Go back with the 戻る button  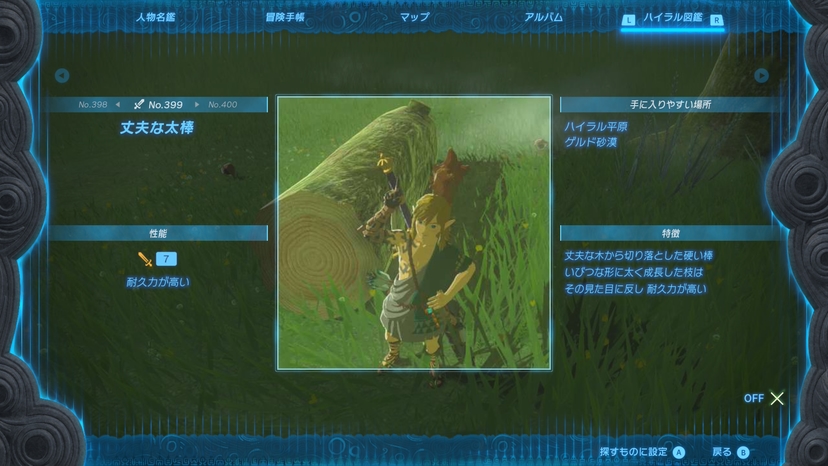[x=730, y=452]
